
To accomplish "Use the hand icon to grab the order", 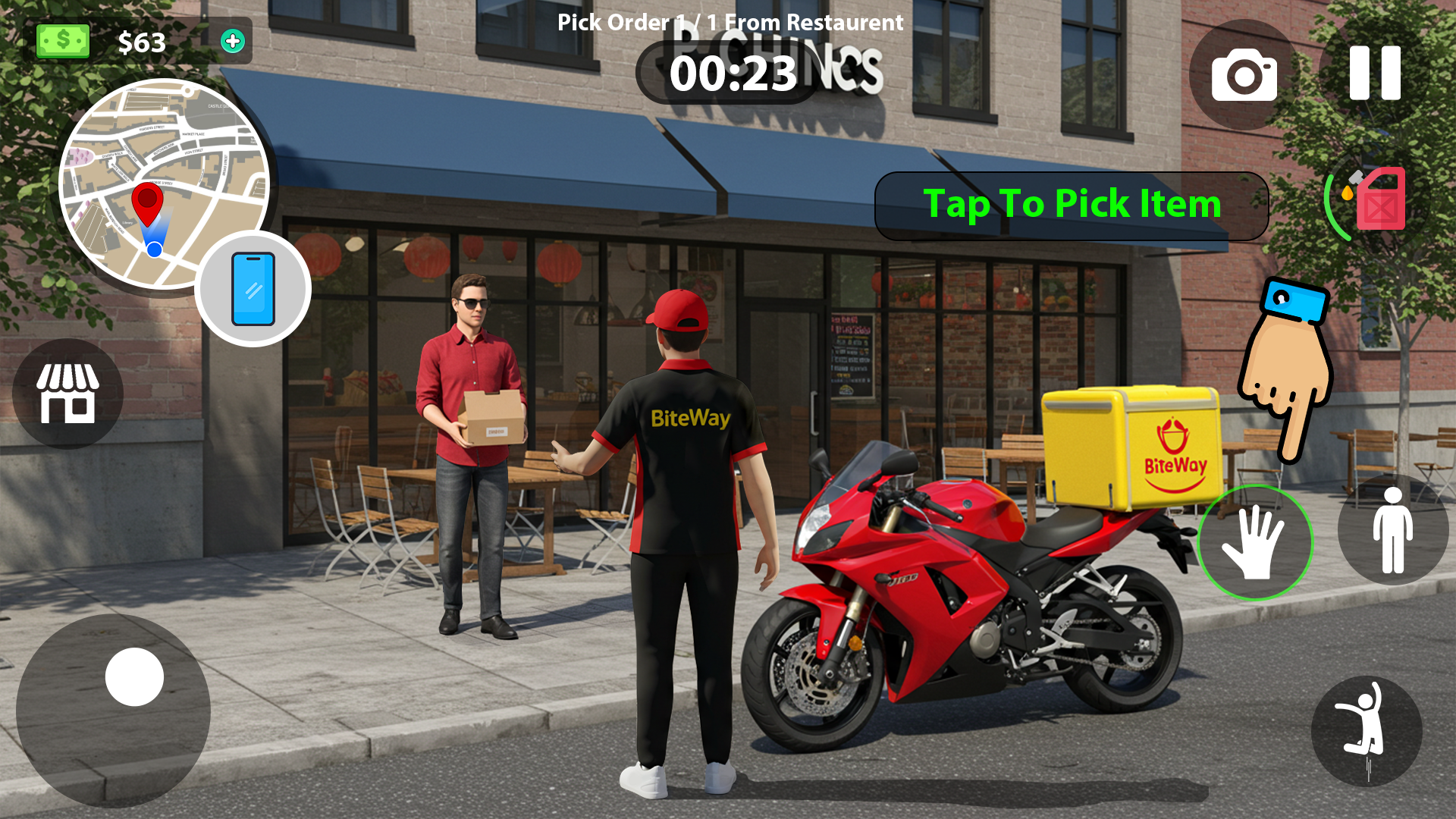I will pos(1258,541).
